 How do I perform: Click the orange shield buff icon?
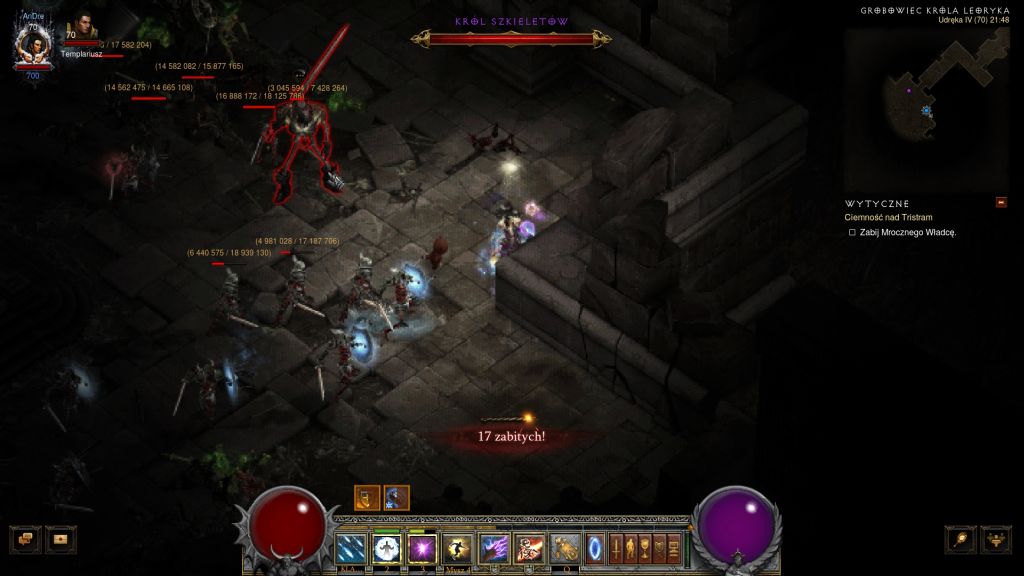pyautogui.click(x=367, y=497)
